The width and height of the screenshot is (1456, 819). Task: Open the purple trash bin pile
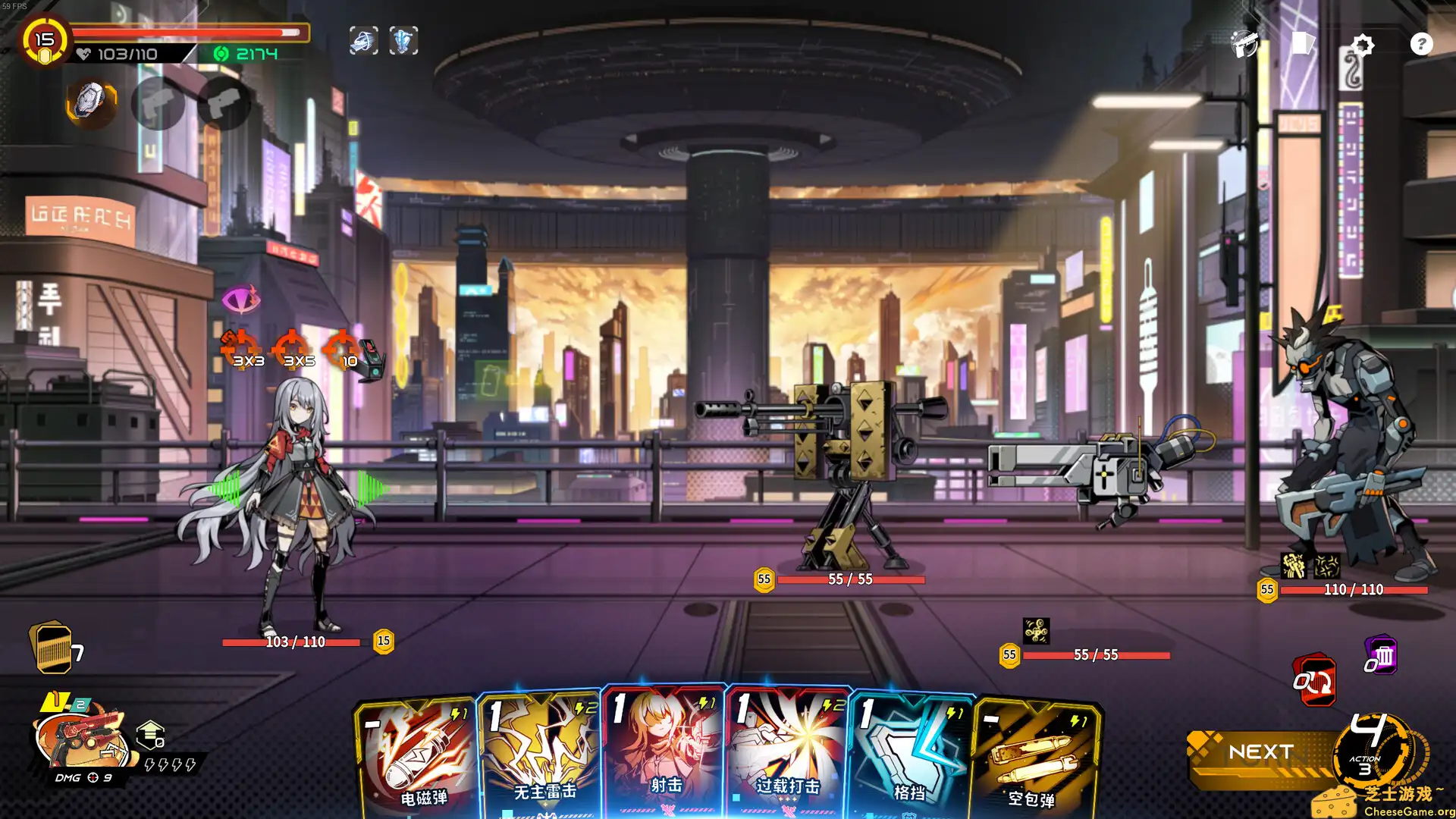[x=1382, y=656]
